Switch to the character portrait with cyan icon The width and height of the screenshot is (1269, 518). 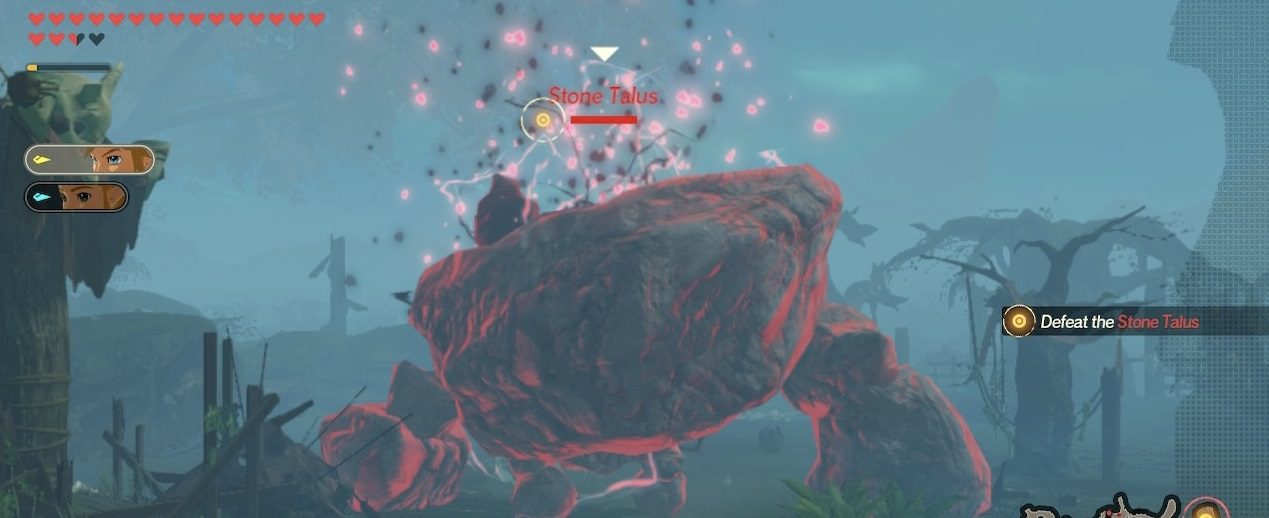pyautogui.click(x=77, y=197)
